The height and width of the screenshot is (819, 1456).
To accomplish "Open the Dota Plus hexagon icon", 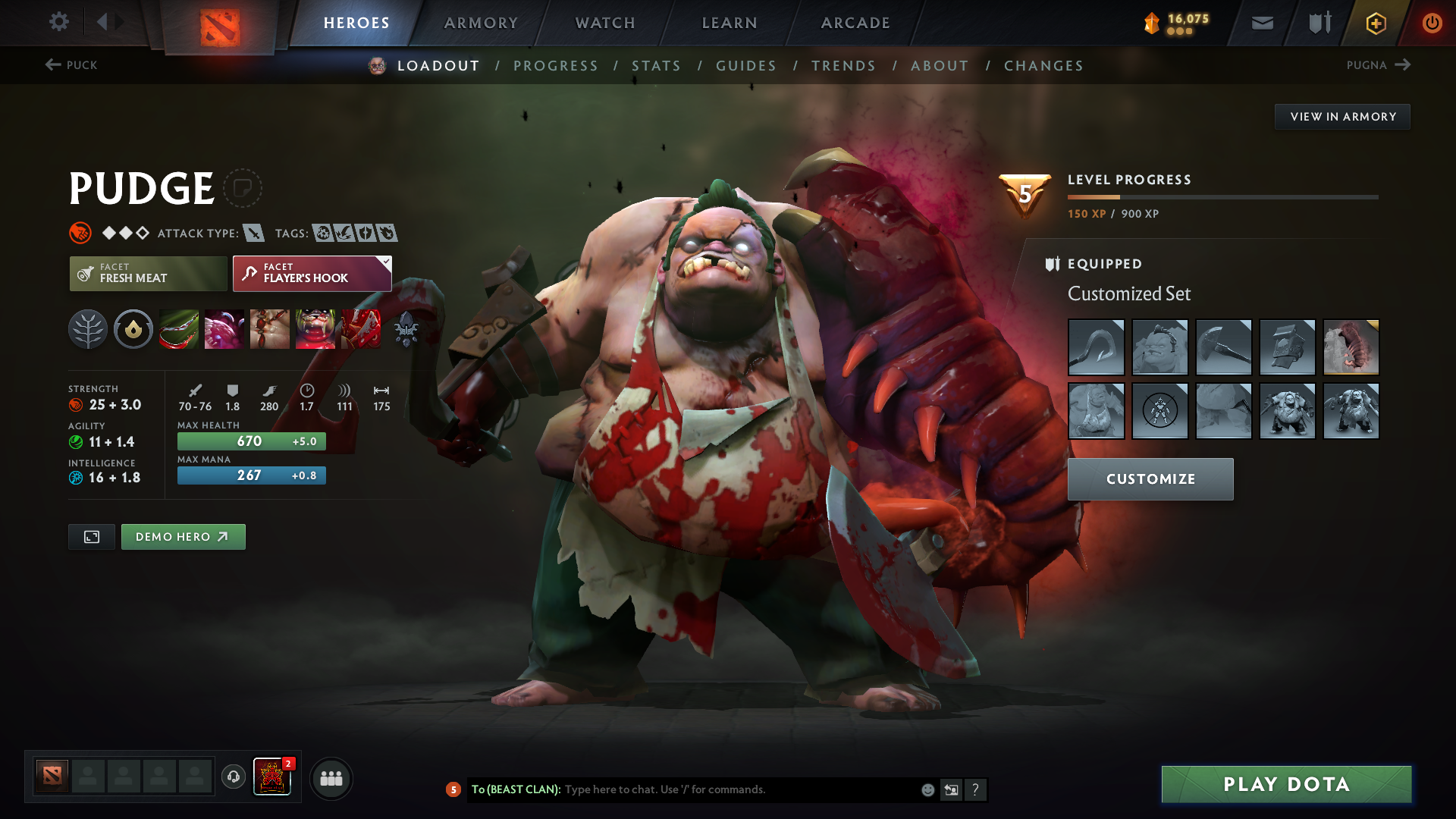I will 1376,23.
